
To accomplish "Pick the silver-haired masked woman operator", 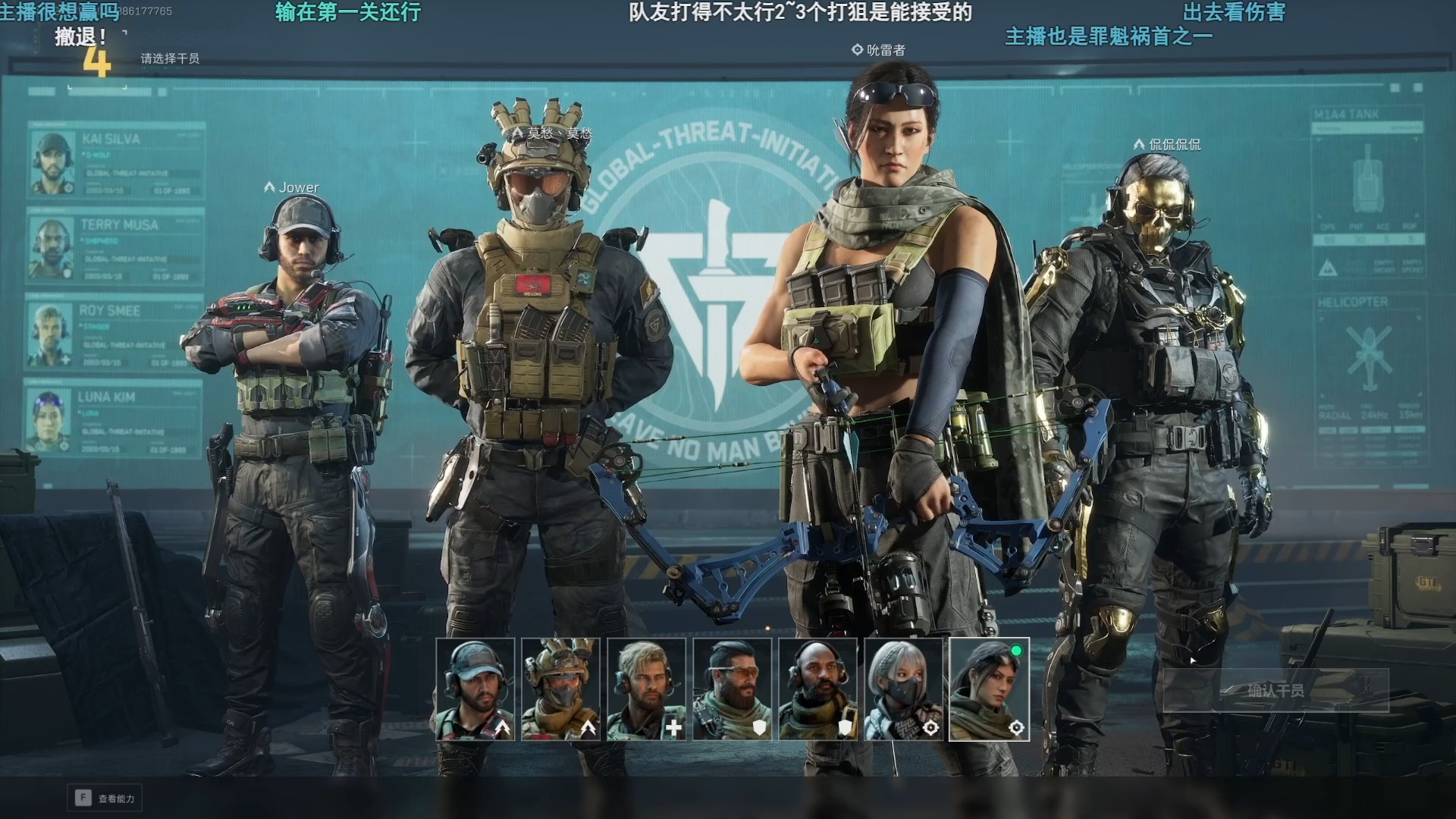I will coord(904,689).
